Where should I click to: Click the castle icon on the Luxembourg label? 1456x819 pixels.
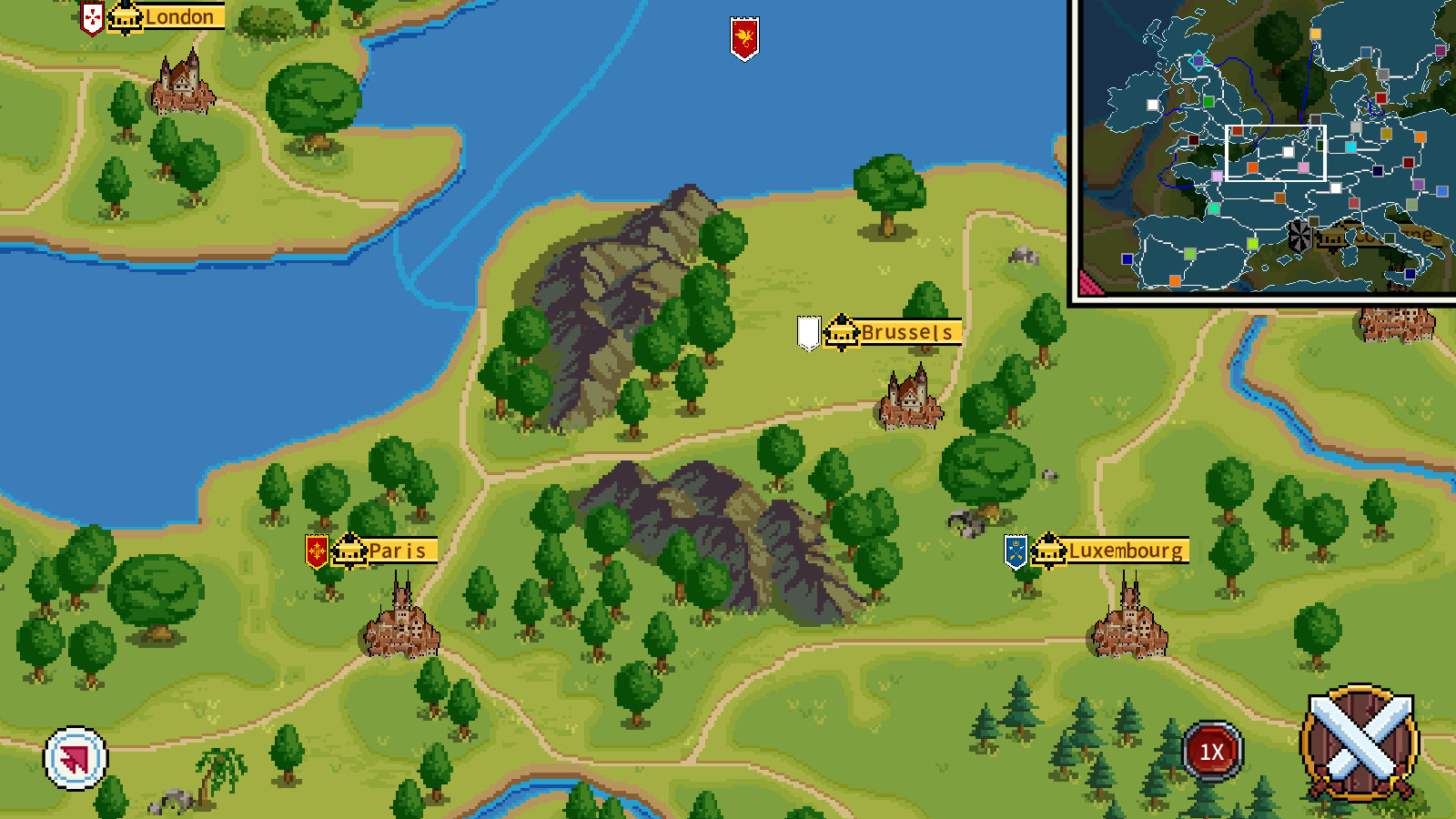[x=1051, y=551]
